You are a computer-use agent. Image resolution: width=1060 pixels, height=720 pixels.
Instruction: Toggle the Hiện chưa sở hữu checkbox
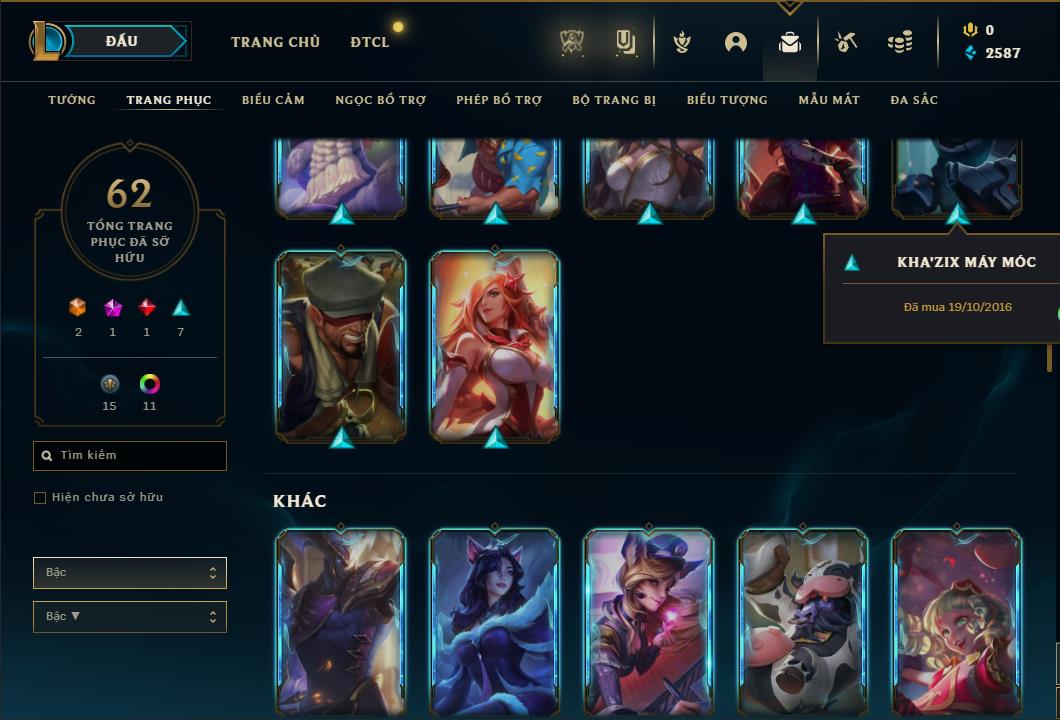tap(40, 498)
